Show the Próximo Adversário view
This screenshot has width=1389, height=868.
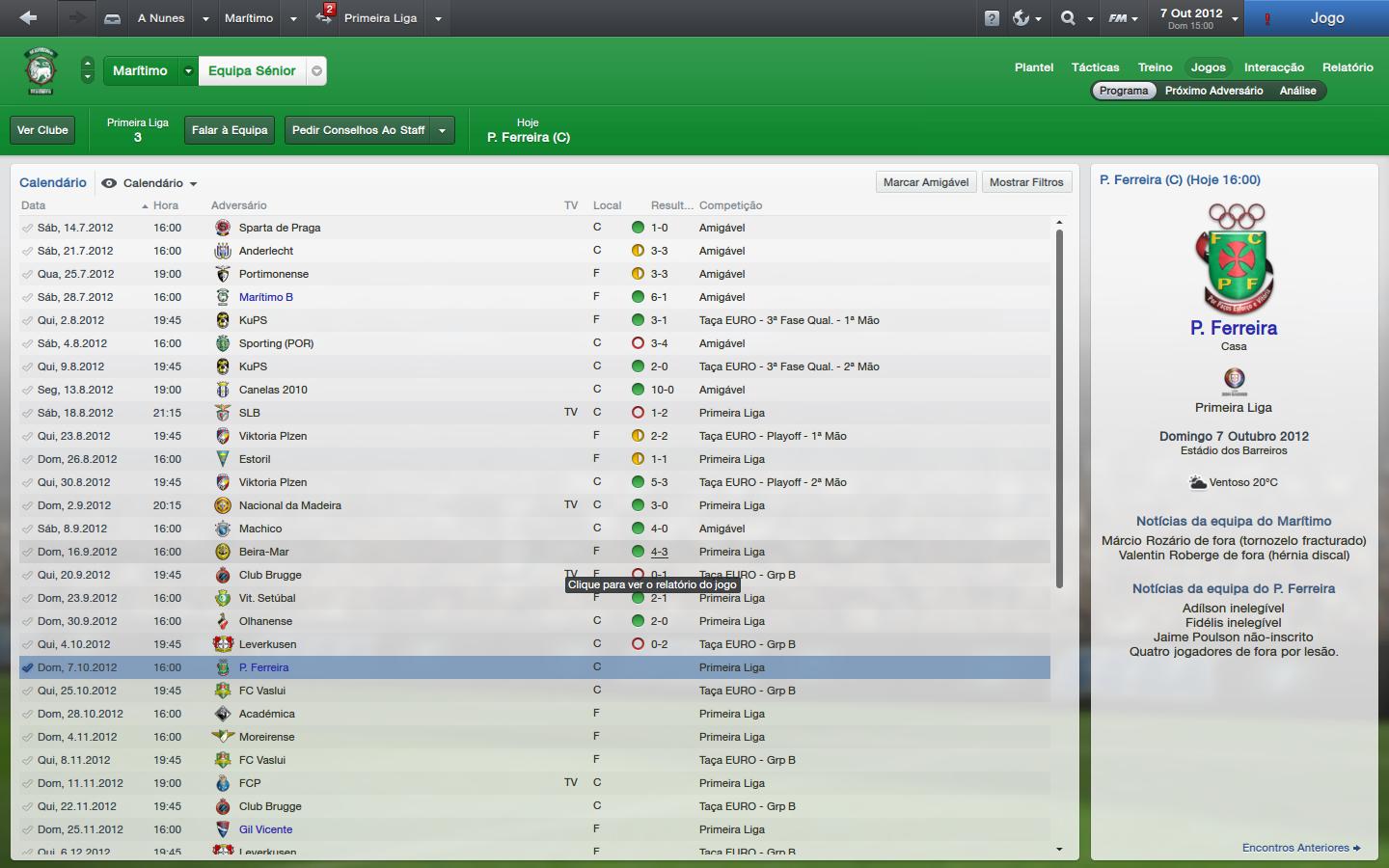pyautogui.click(x=1213, y=91)
